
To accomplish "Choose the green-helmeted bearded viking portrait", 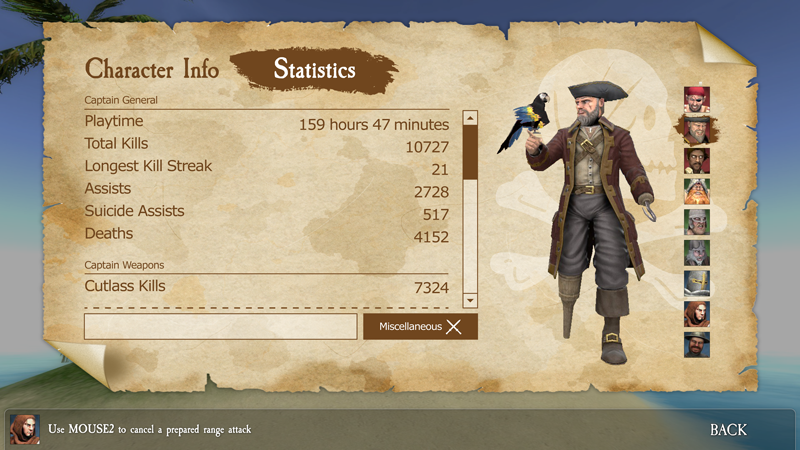I will [x=696, y=222].
